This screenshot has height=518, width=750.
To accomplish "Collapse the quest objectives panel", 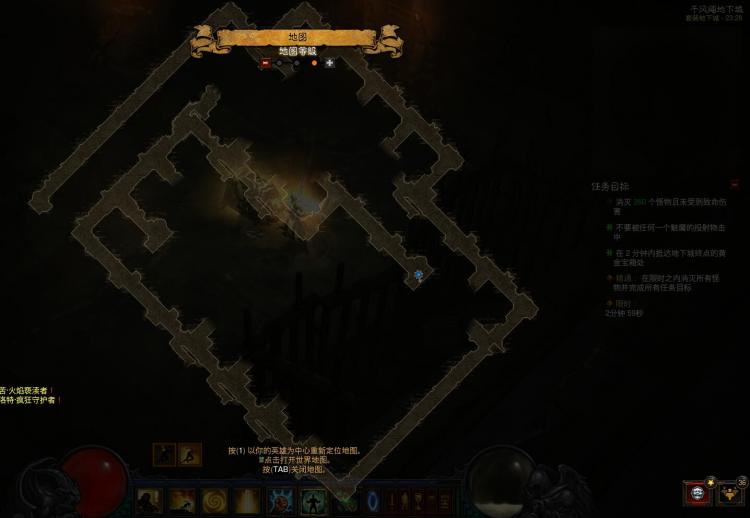I will tap(735, 185).
